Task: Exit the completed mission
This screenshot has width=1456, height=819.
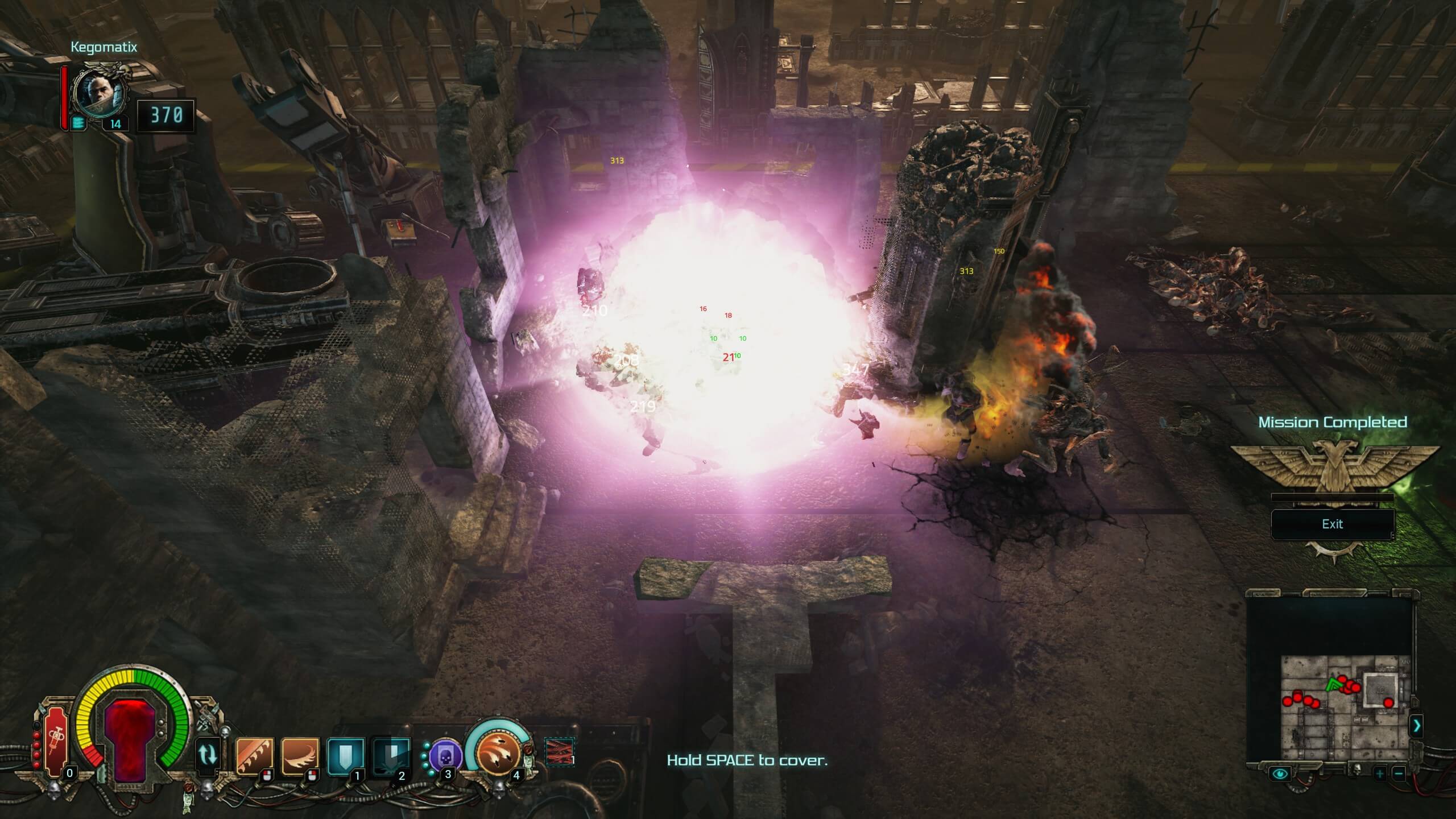Action: 1332,524
